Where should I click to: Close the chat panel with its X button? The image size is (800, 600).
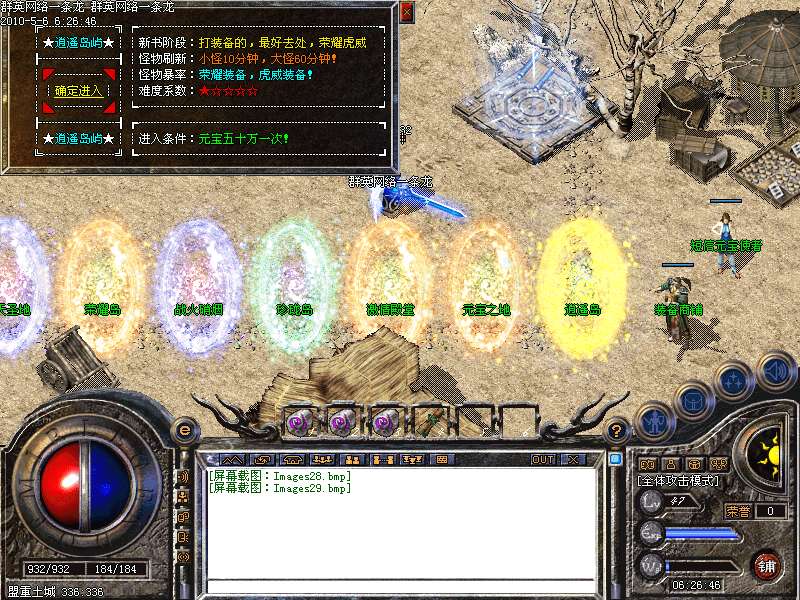pos(573,459)
